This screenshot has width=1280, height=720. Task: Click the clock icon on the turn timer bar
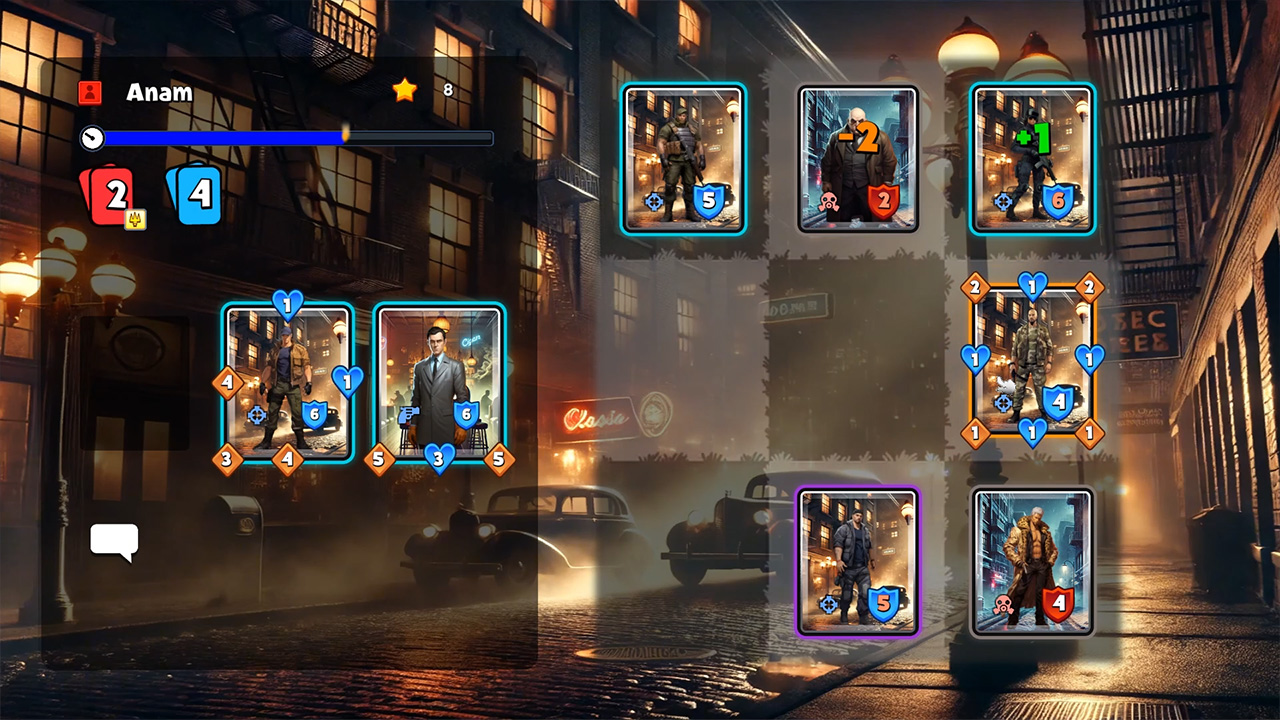point(92,138)
